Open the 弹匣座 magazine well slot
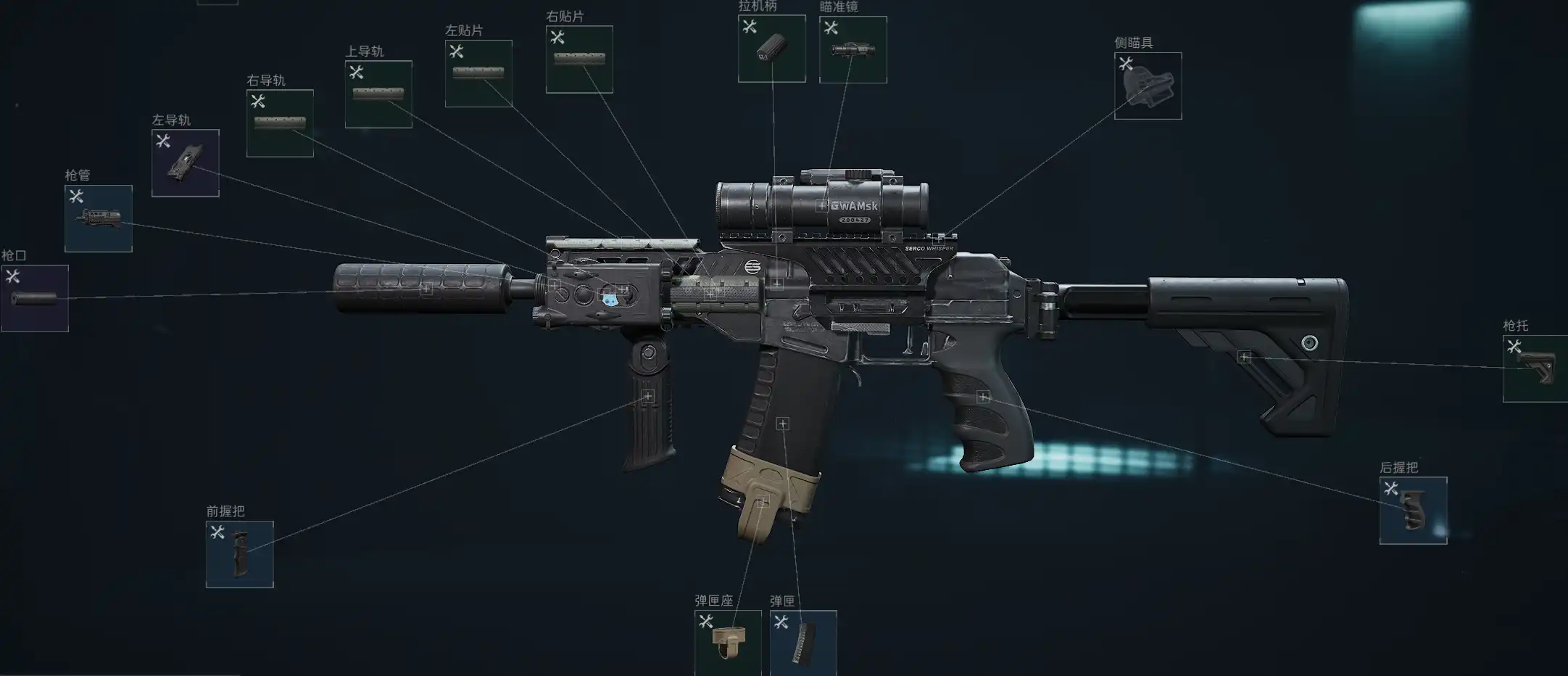The width and height of the screenshot is (1568, 676). (x=728, y=643)
